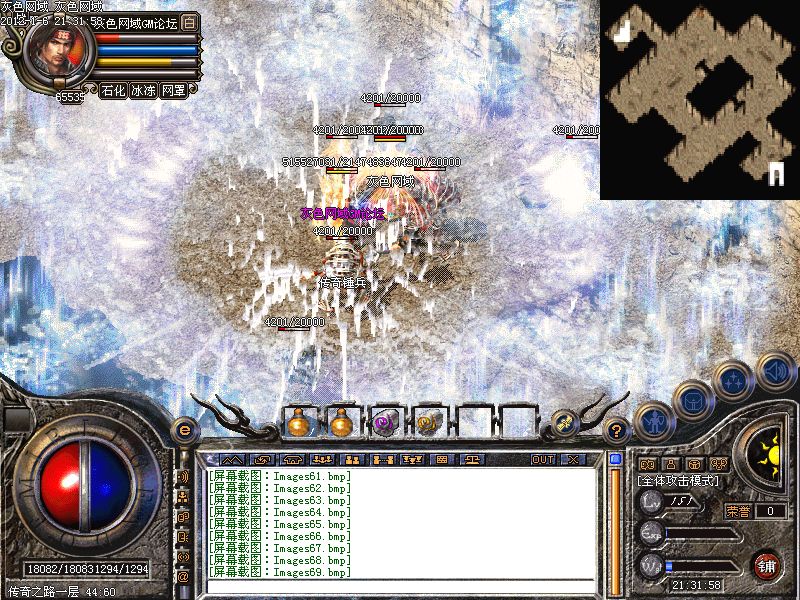Image resolution: width=800 pixels, height=600 pixels.
Task: Close the chat panel with the X button
Action: pos(573,459)
